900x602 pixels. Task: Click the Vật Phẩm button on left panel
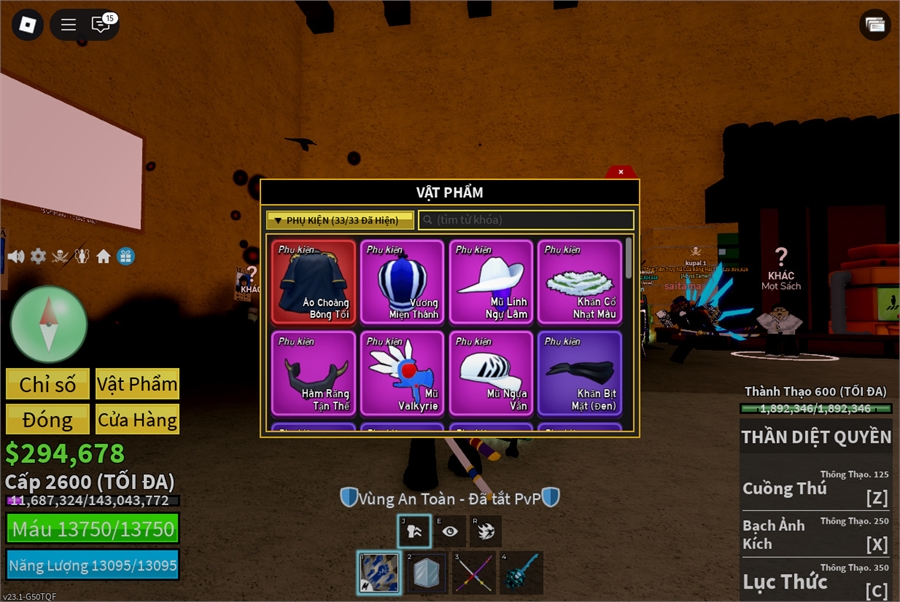coord(137,384)
